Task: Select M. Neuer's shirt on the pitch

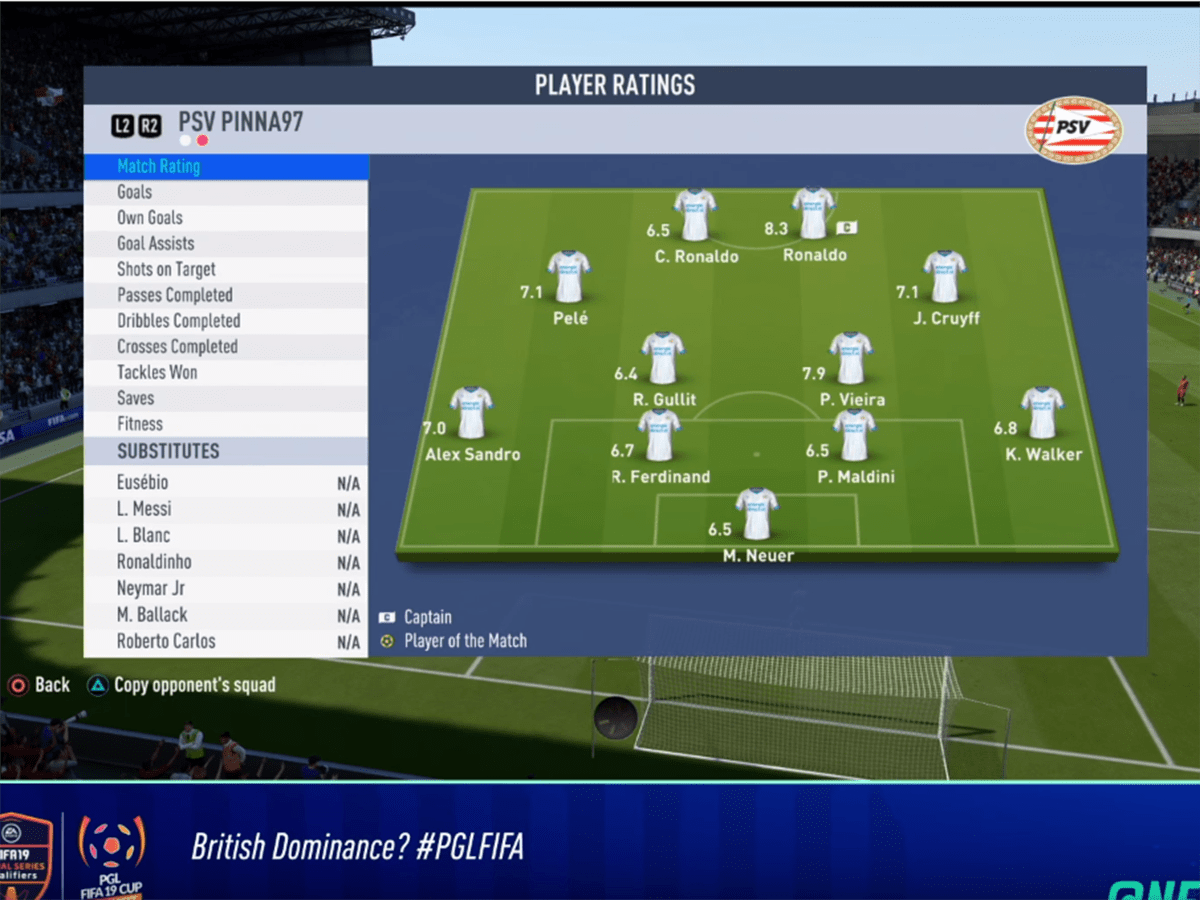Action: tap(757, 514)
